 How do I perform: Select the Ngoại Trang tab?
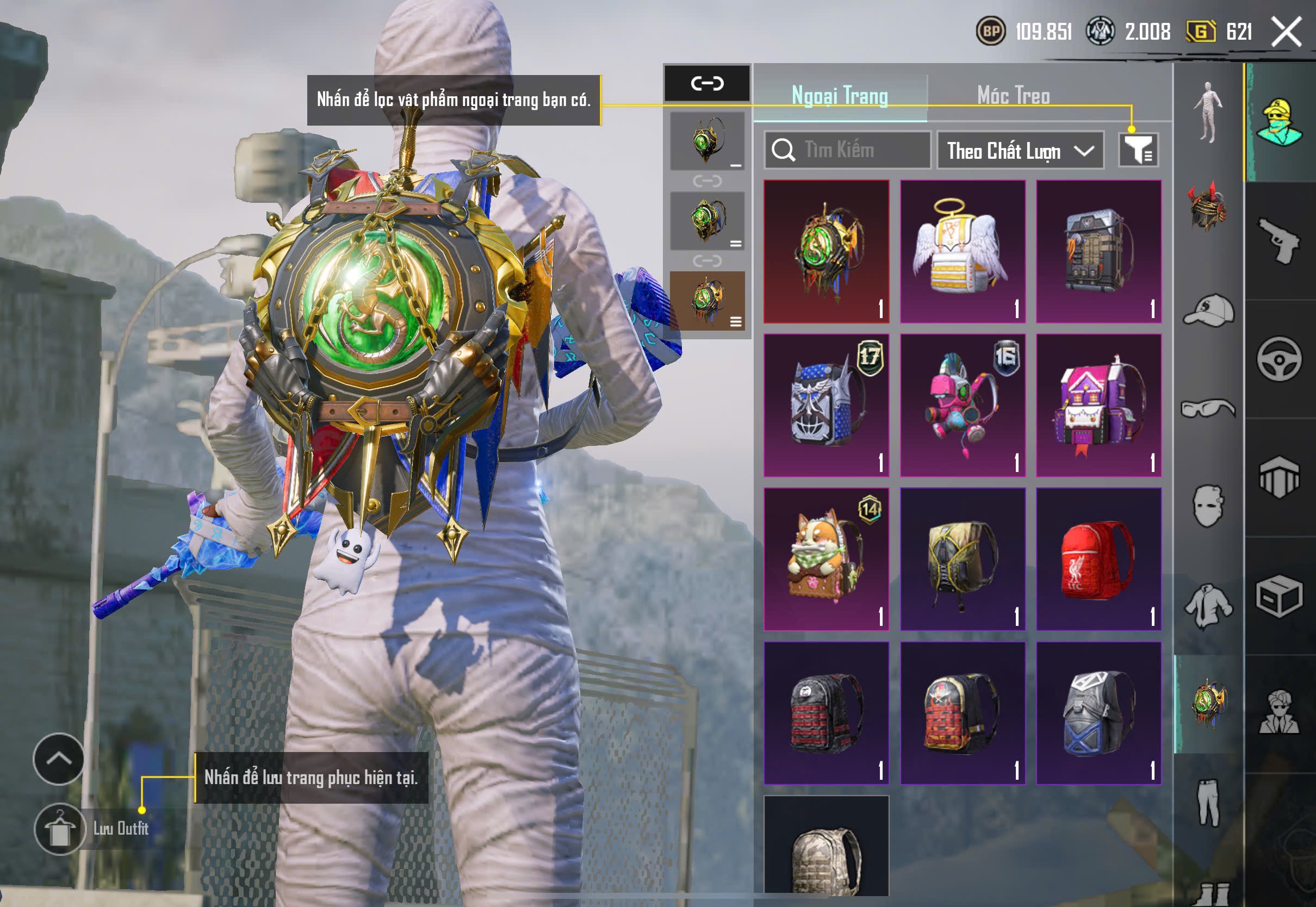tap(839, 96)
